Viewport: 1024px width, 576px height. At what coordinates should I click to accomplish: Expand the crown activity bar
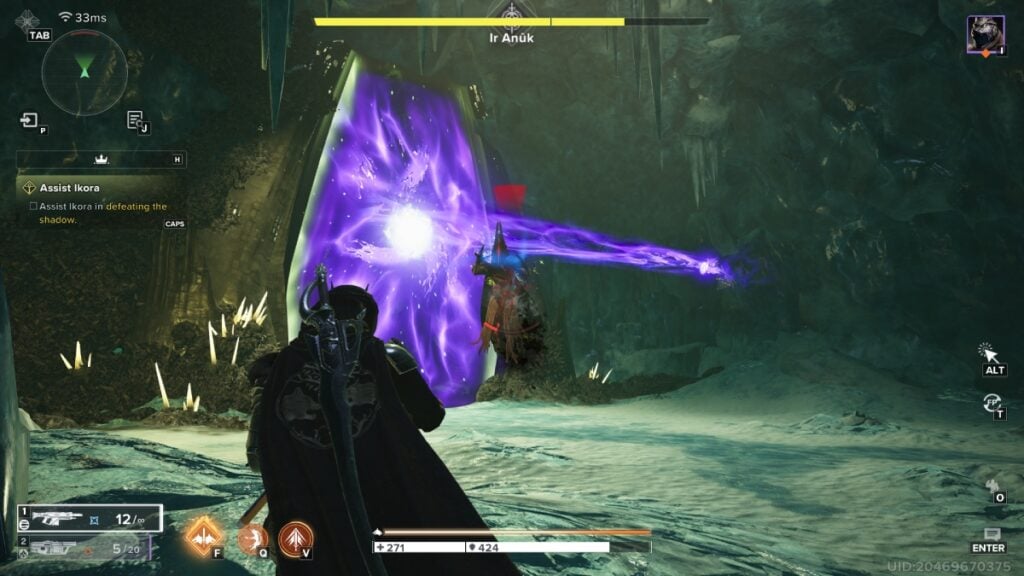(x=100, y=159)
